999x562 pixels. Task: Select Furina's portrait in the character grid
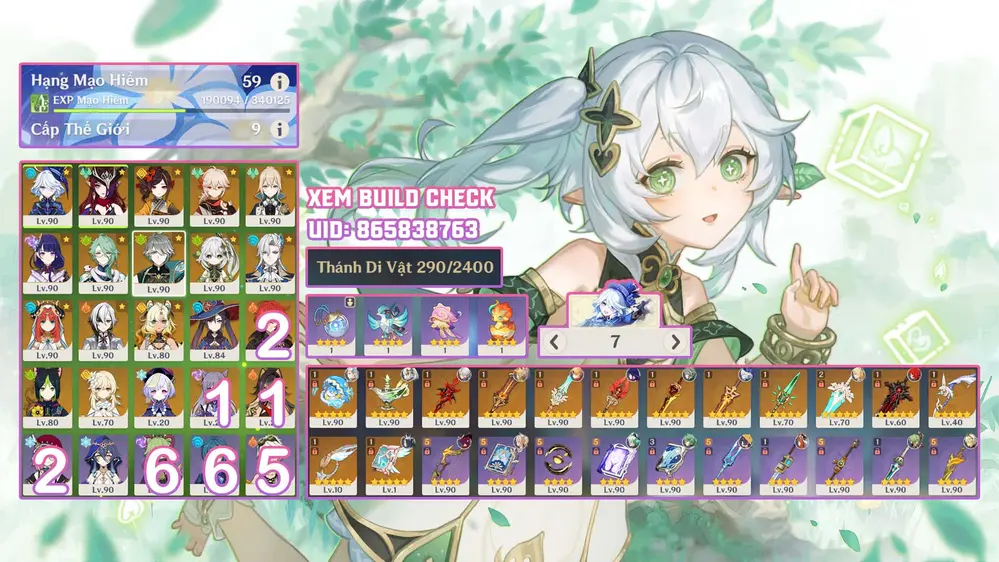(49, 194)
